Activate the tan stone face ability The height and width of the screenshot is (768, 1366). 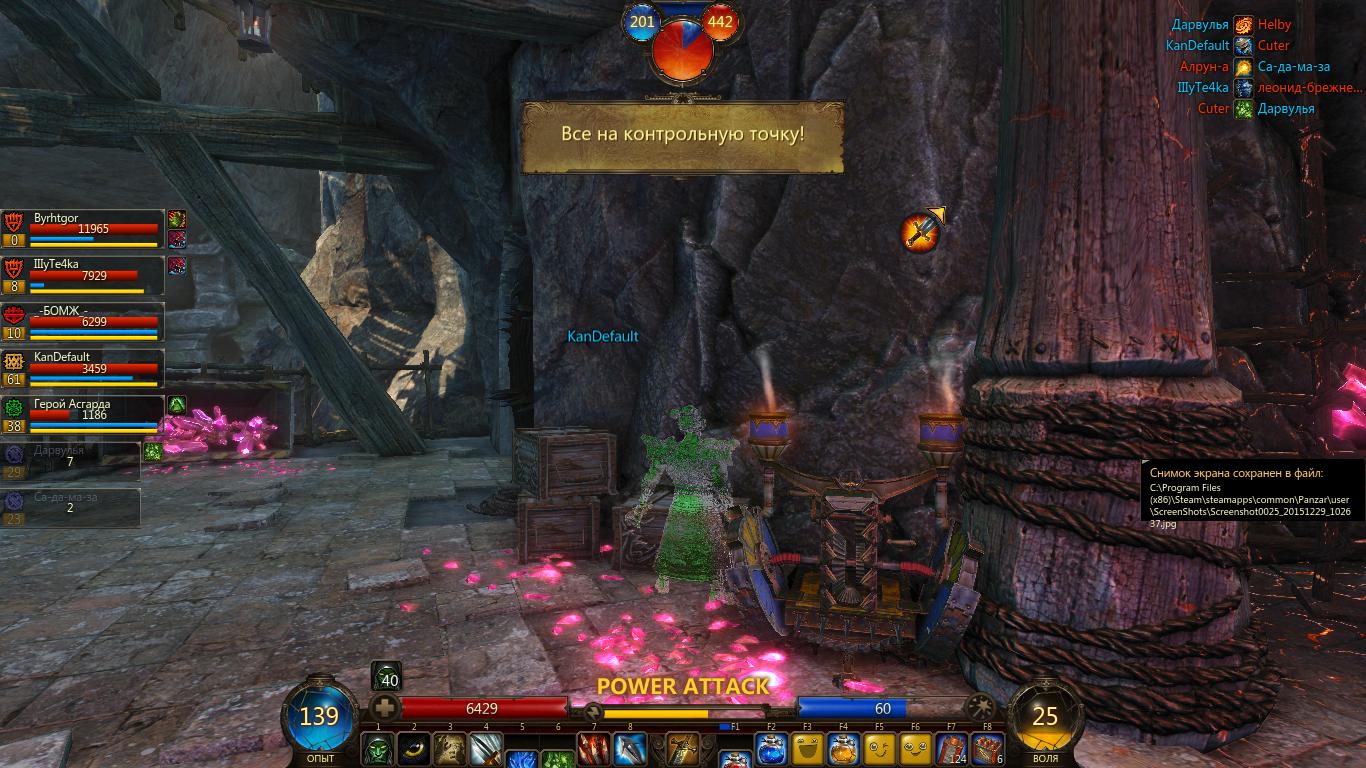coord(450,749)
